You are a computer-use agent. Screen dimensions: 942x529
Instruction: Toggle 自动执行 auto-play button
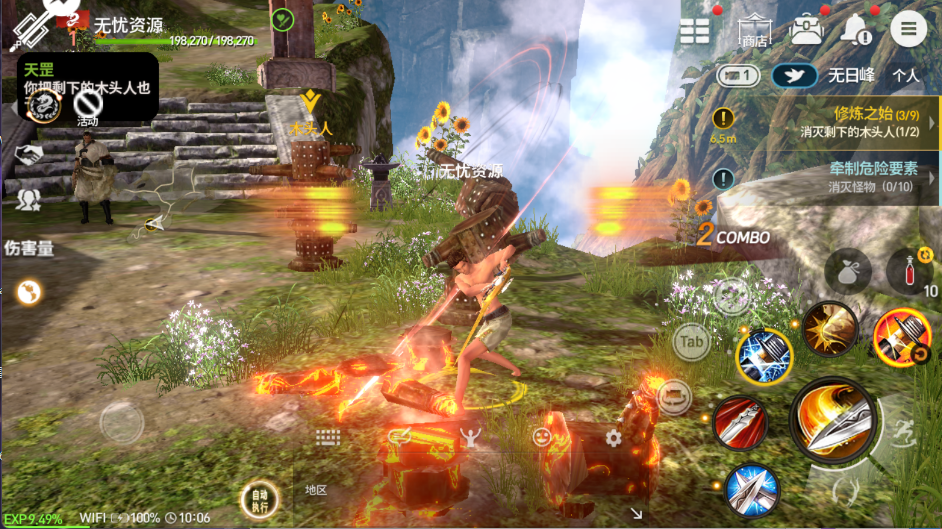coord(260,498)
